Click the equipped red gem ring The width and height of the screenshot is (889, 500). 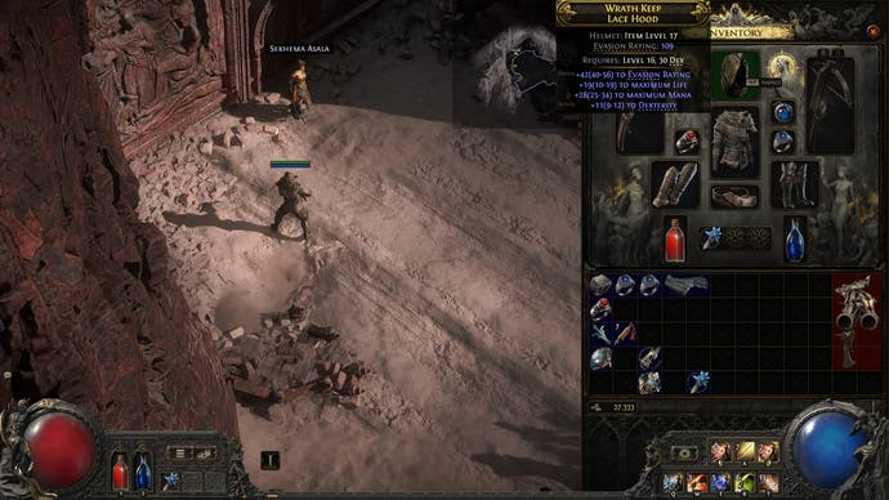click(x=686, y=141)
